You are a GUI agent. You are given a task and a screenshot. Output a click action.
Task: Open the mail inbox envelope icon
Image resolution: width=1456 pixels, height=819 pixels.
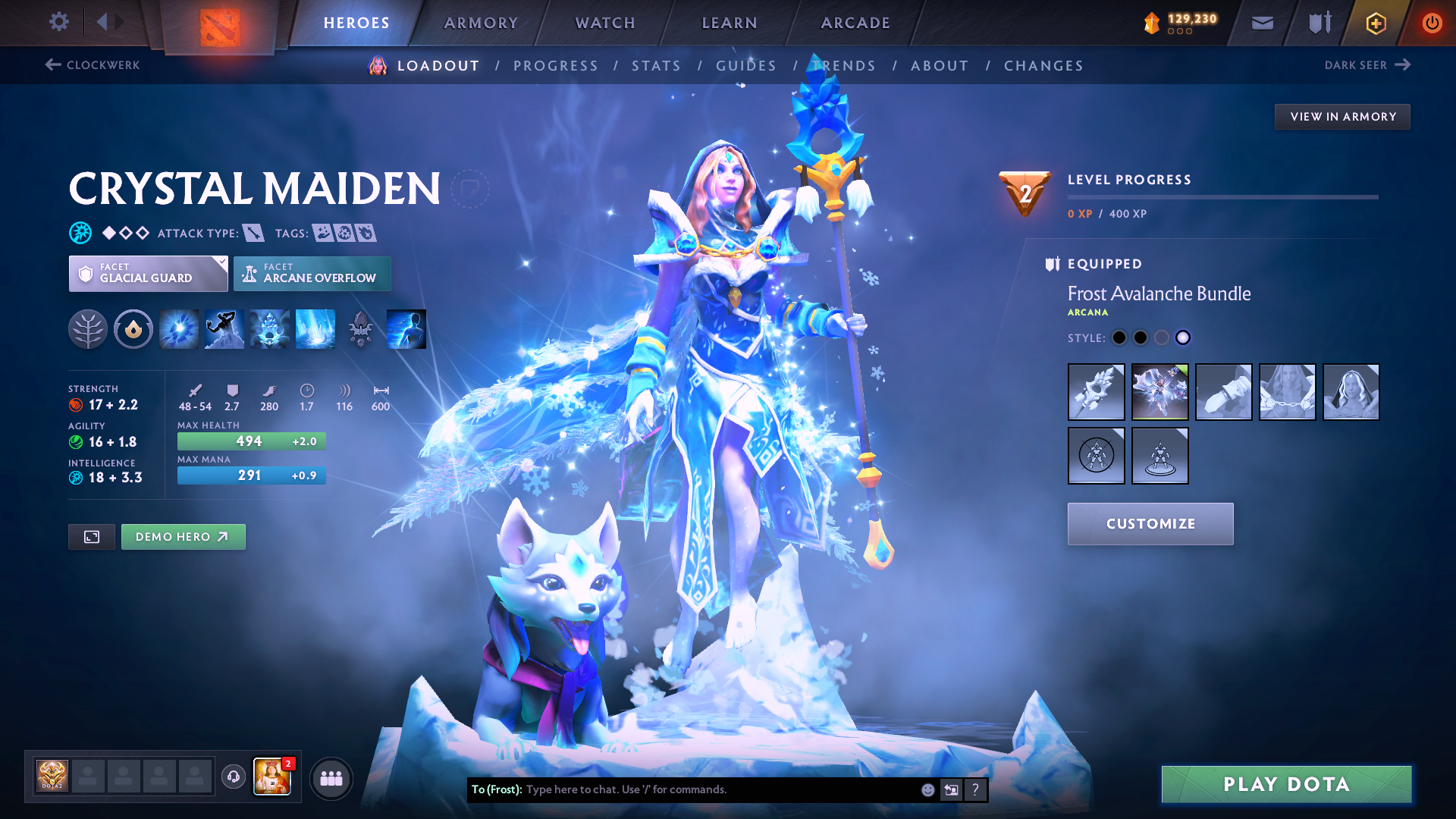(x=1262, y=23)
